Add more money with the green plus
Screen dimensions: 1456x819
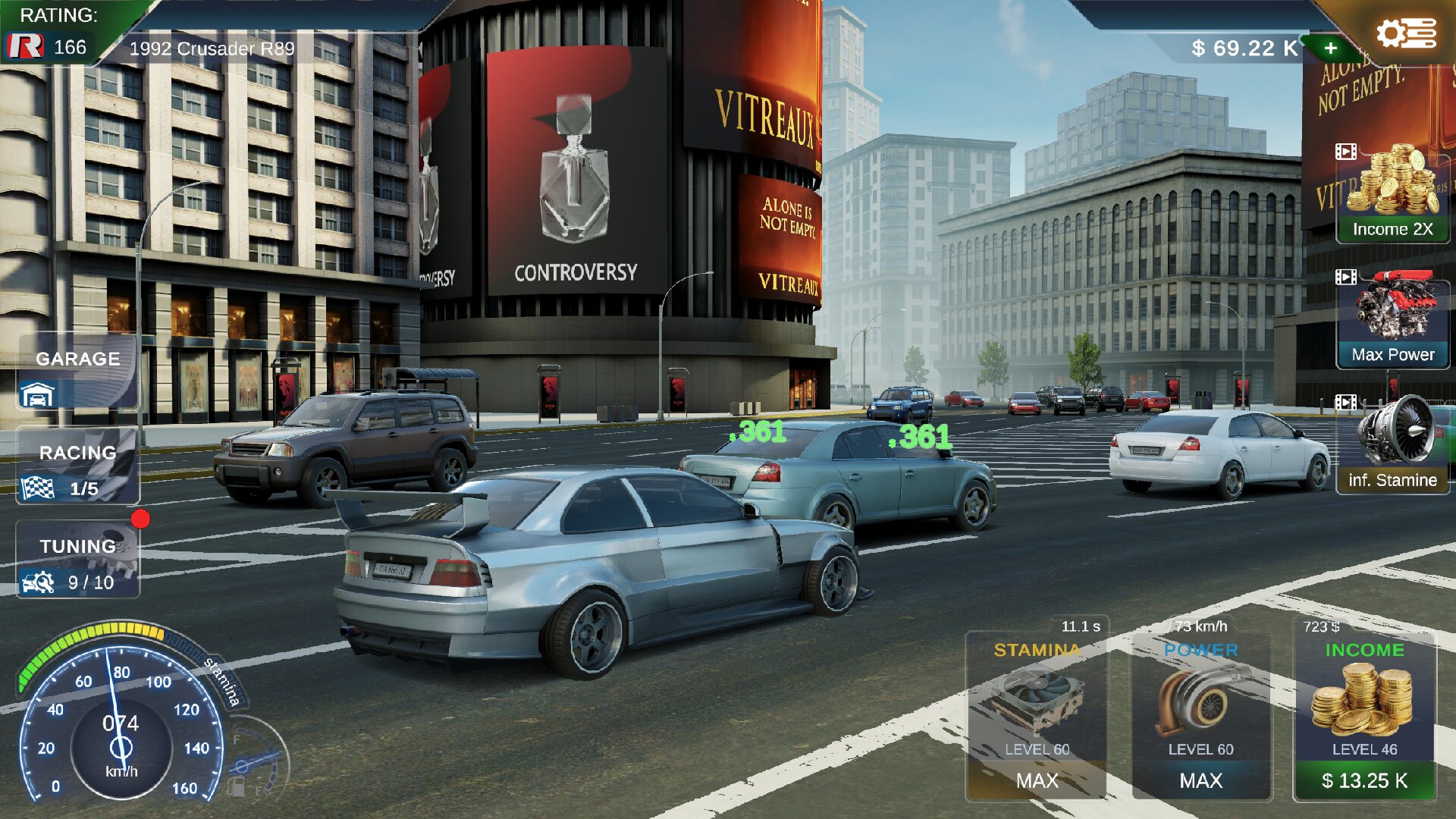tap(1331, 49)
